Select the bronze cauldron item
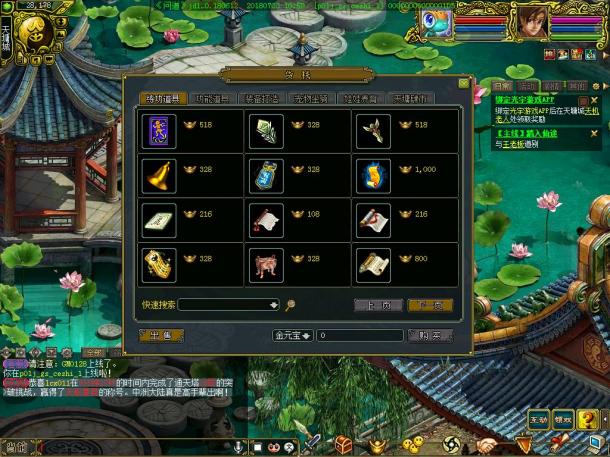Viewport: 610px width, 457px height. pyautogui.click(x=265, y=264)
